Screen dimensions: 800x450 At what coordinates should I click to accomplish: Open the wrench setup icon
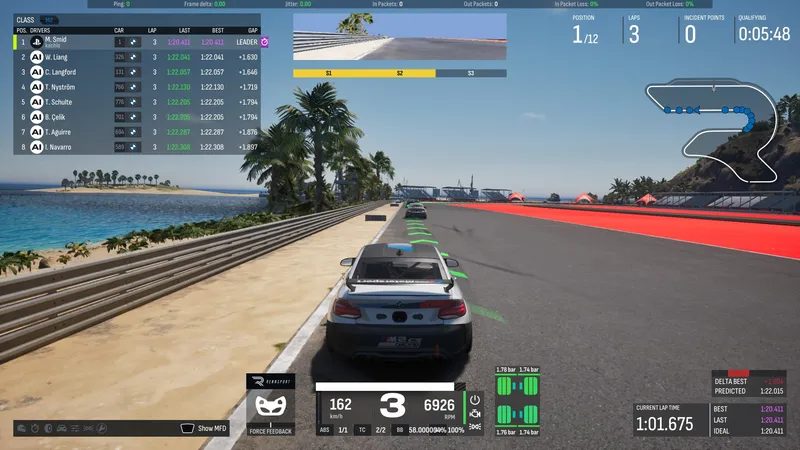tap(102, 428)
